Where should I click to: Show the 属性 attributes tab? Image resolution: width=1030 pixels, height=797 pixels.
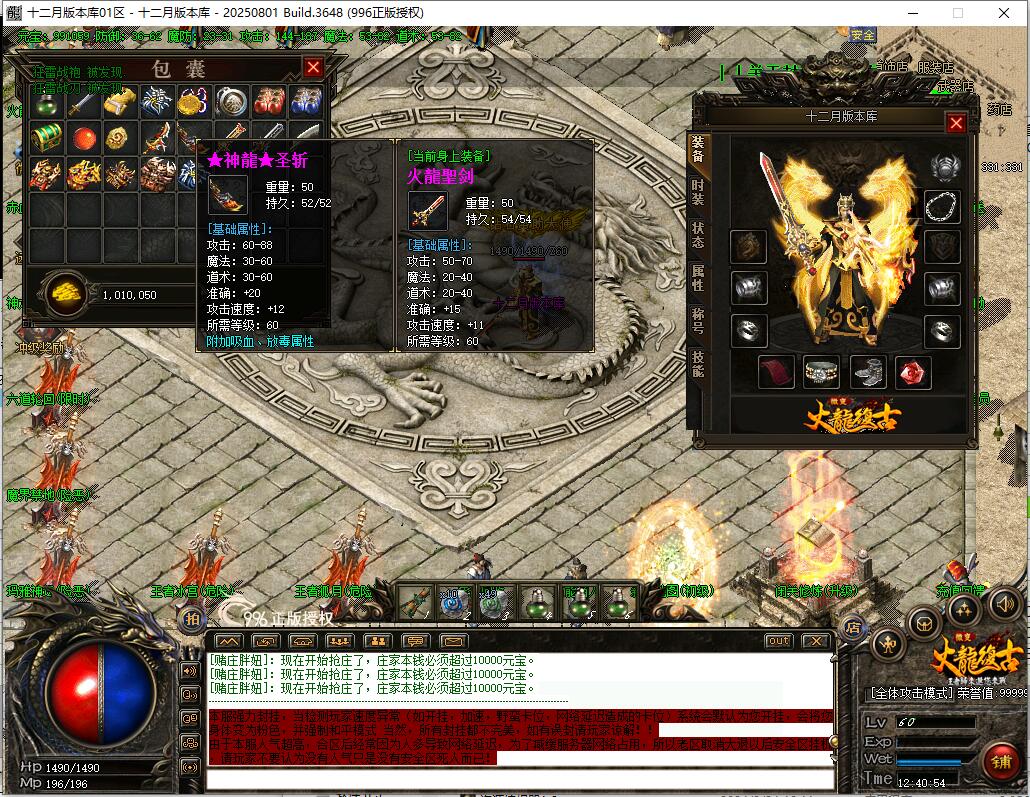click(697, 278)
